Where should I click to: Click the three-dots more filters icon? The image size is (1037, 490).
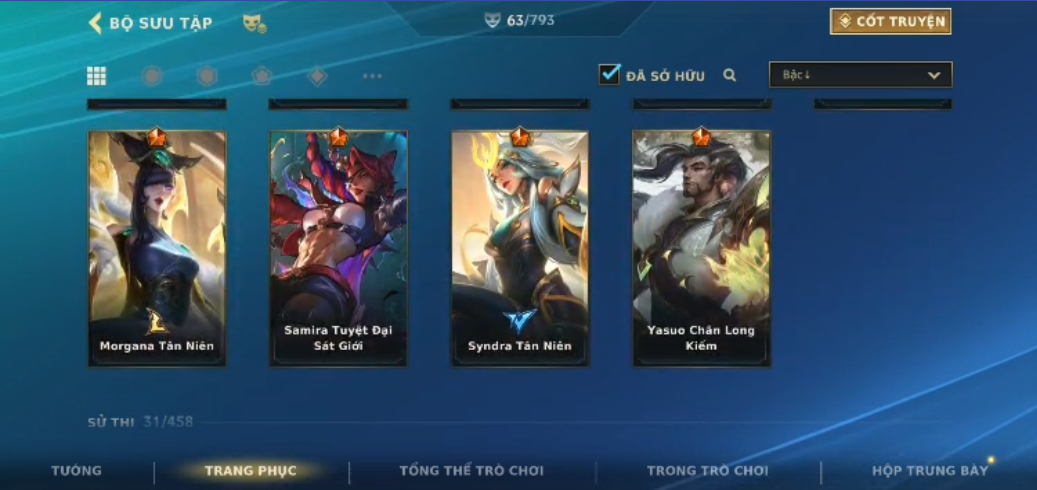(x=372, y=76)
